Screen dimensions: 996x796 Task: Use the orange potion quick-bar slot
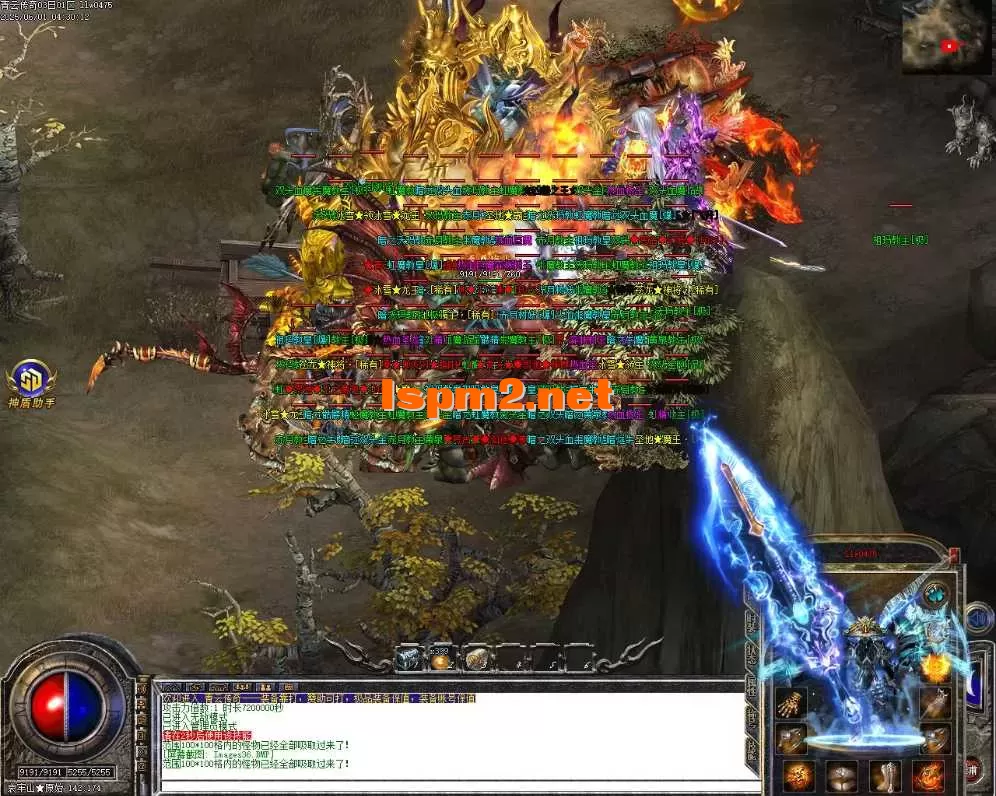tap(440, 658)
